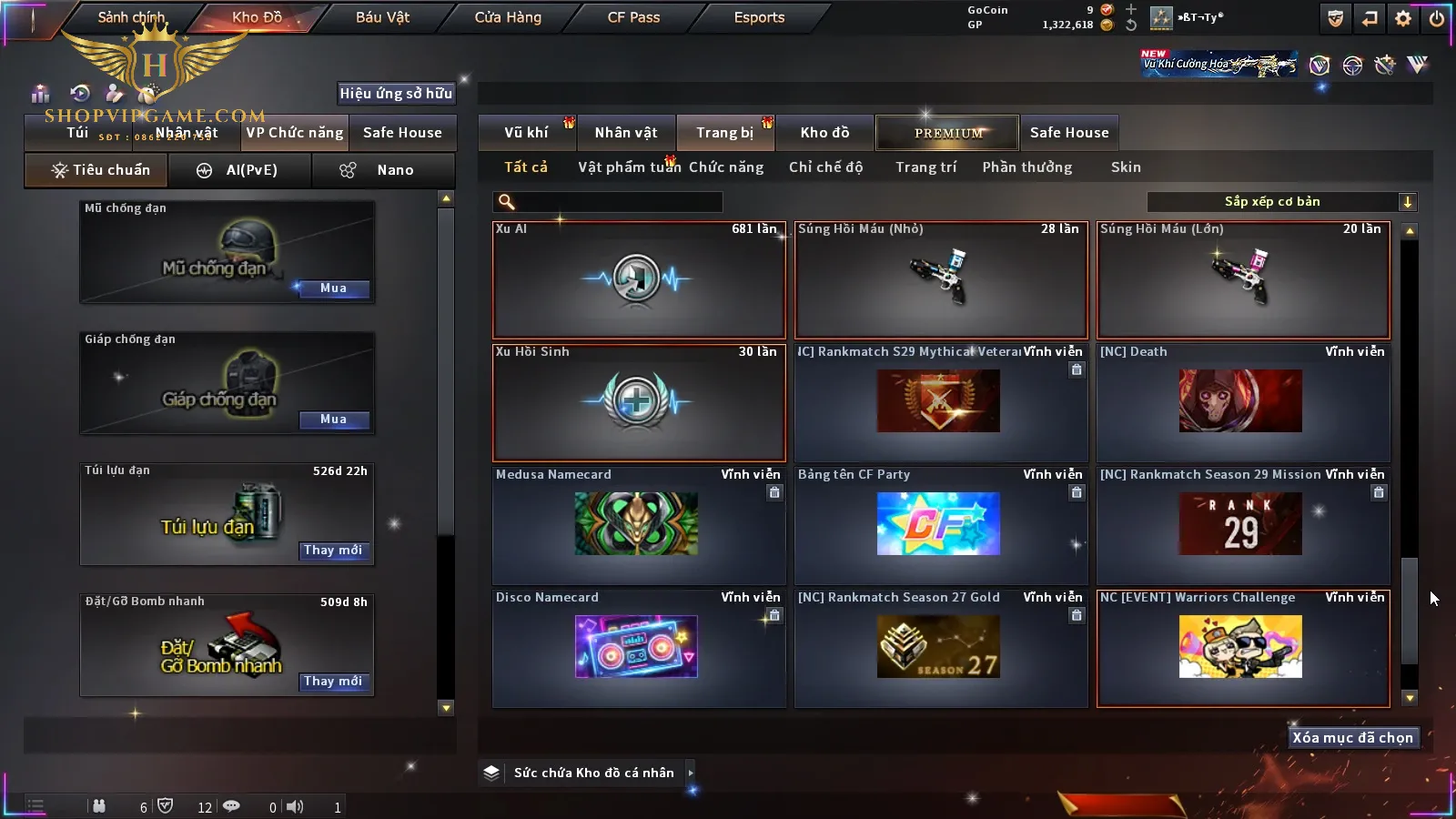
Task: Switch to AI(PvE) loadout mode
Action: click(239, 170)
